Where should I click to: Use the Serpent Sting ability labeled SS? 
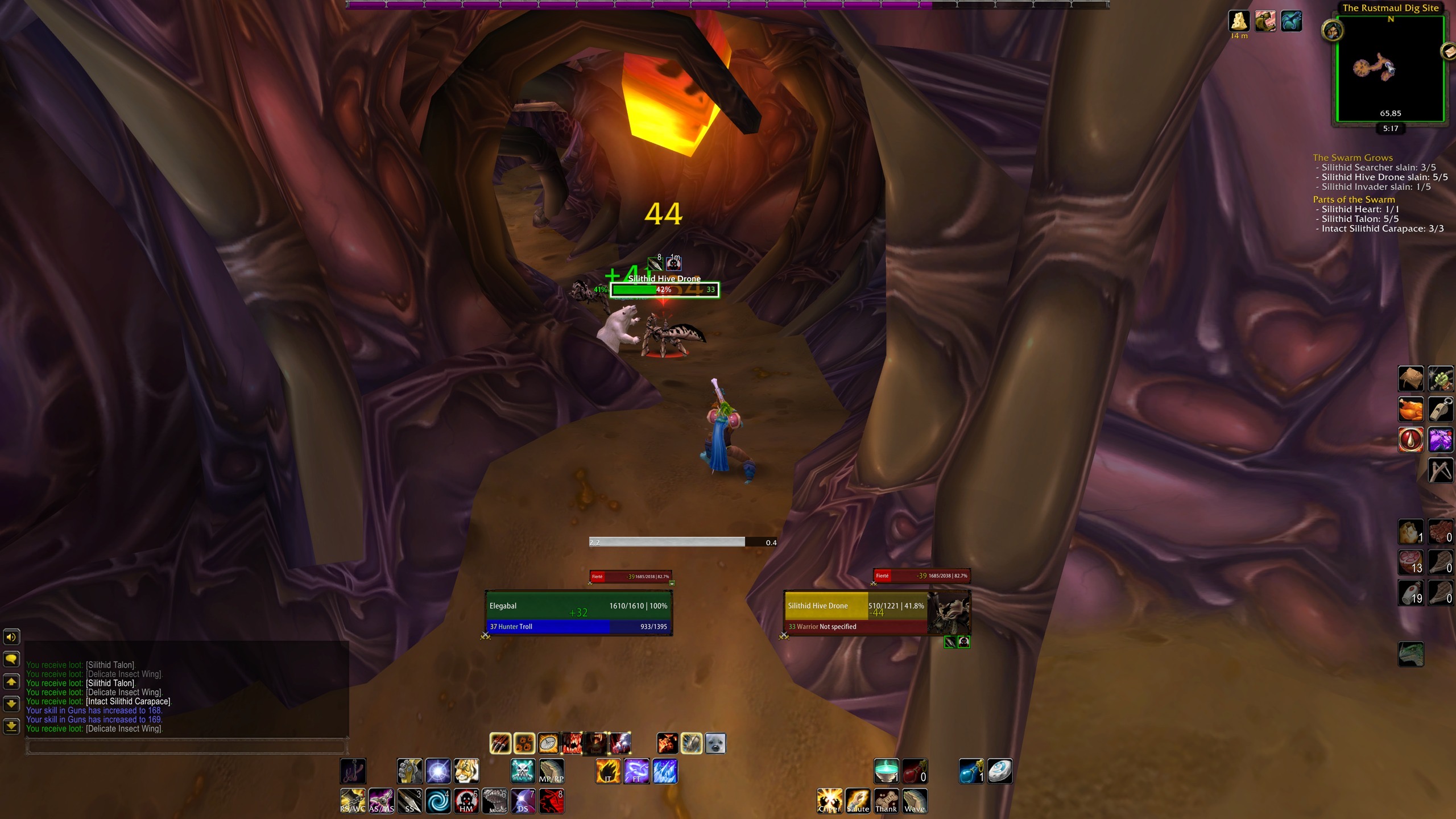[x=409, y=801]
